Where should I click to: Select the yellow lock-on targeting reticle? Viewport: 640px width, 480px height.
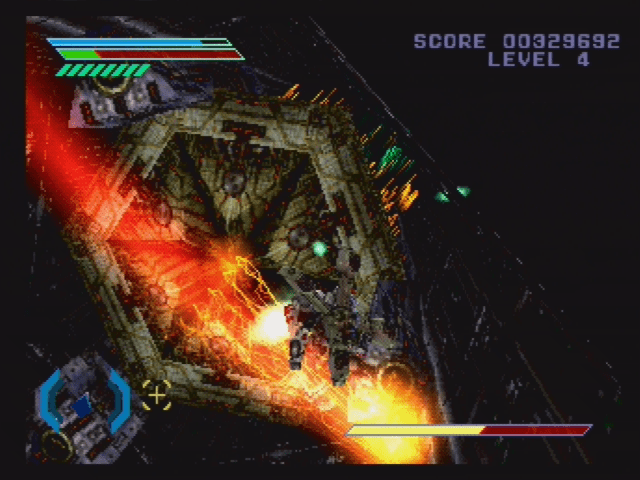click(x=155, y=394)
